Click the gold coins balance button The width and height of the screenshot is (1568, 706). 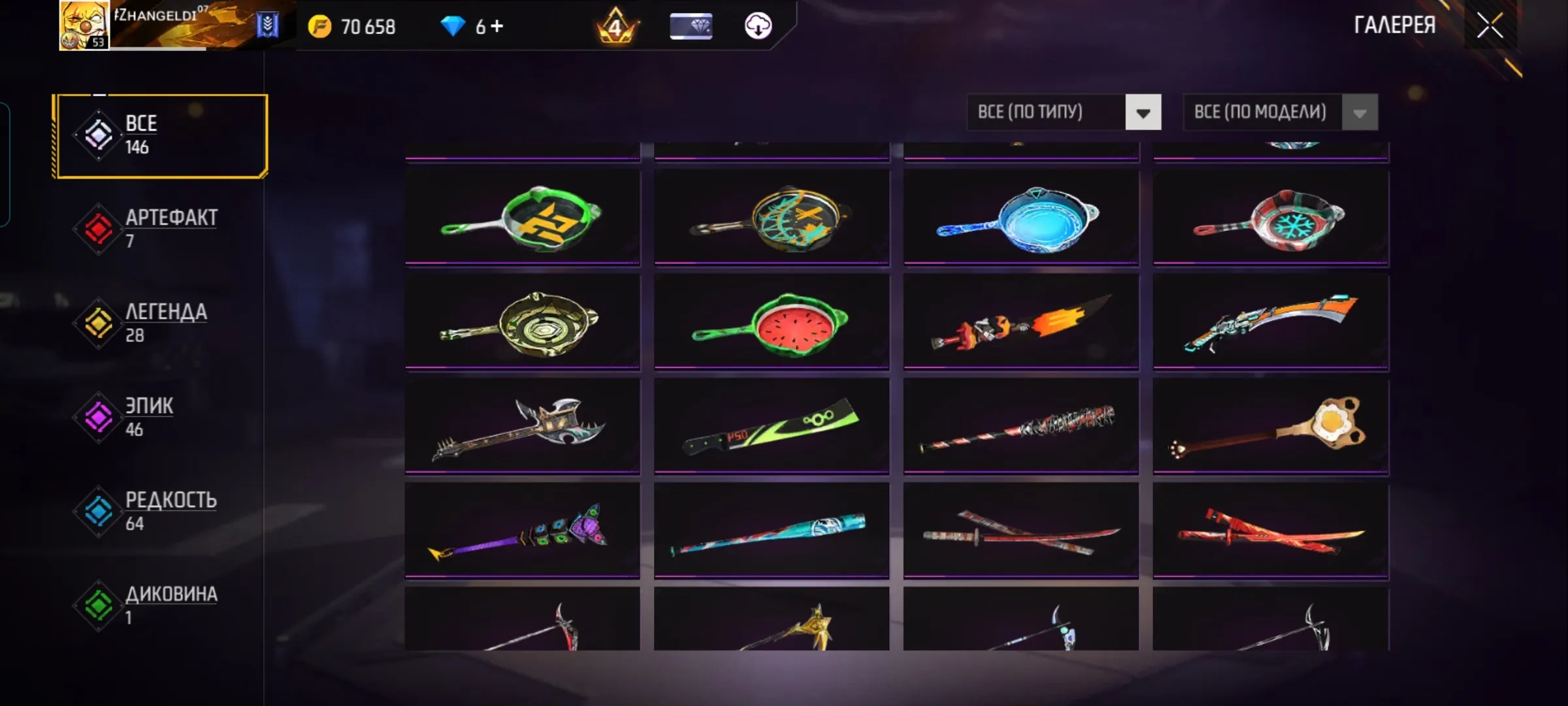tap(353, 27)
